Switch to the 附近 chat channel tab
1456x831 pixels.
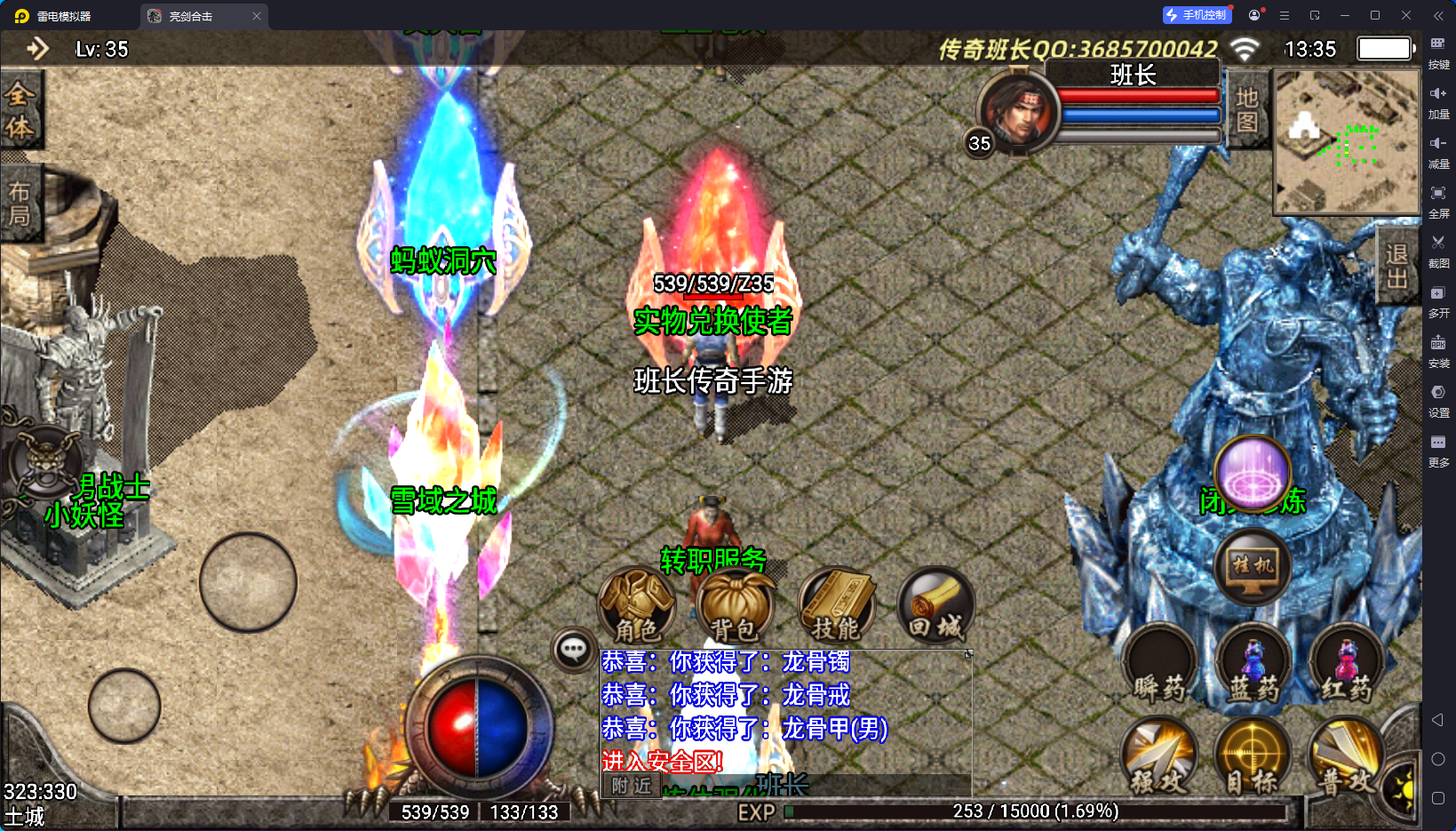click(632, 786)
